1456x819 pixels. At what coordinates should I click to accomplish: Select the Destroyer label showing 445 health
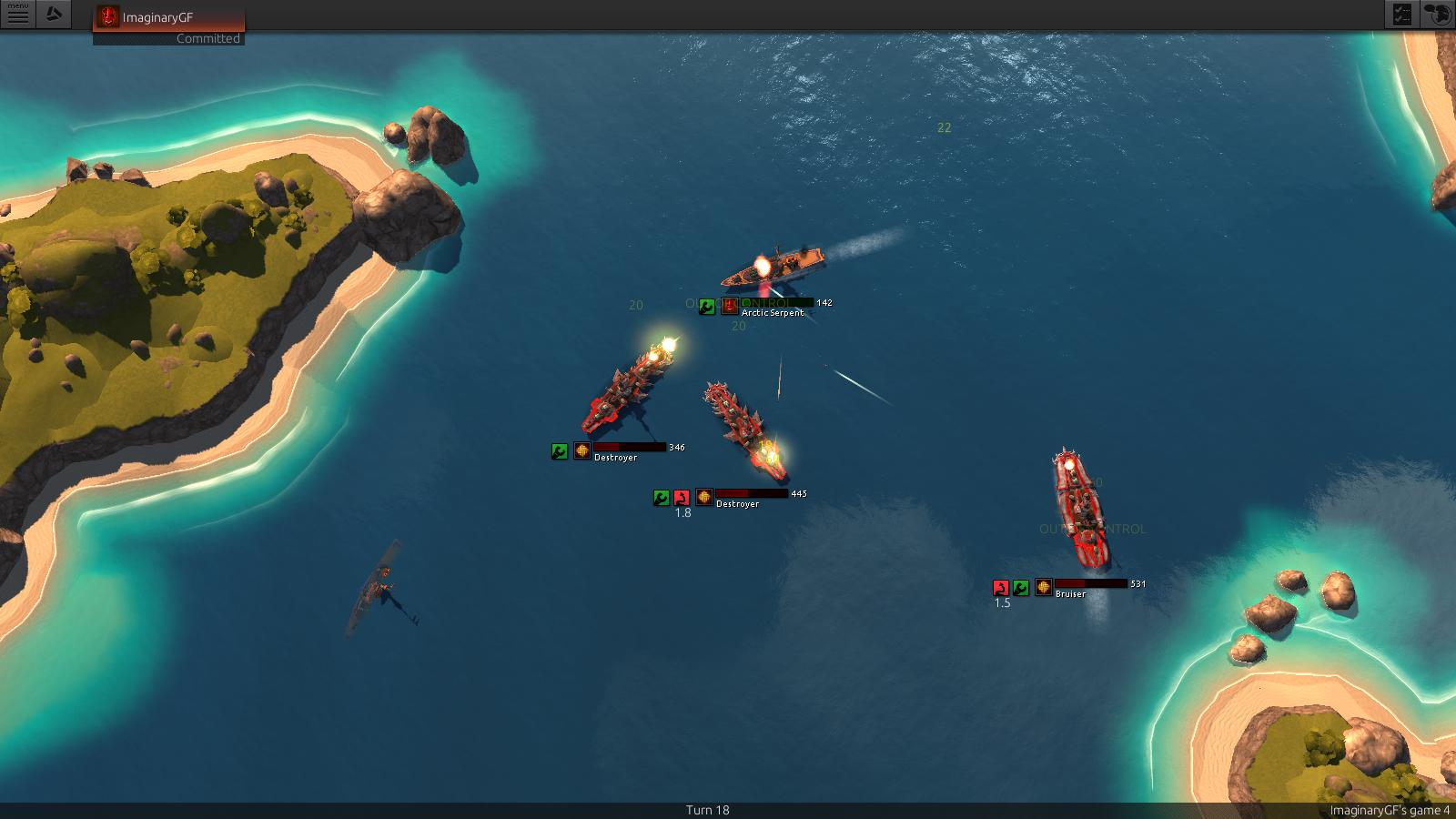click(x=737, y=504)
